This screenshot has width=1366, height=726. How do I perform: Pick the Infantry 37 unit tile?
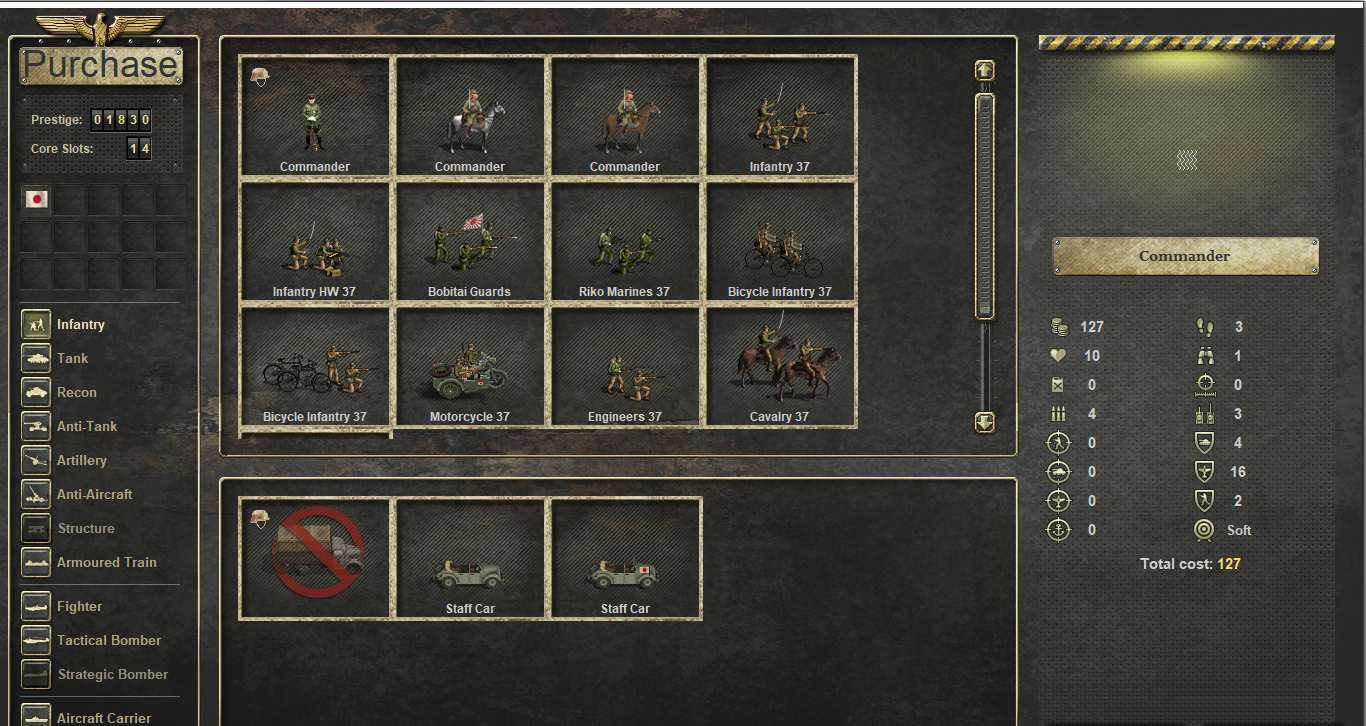[780, 117]
